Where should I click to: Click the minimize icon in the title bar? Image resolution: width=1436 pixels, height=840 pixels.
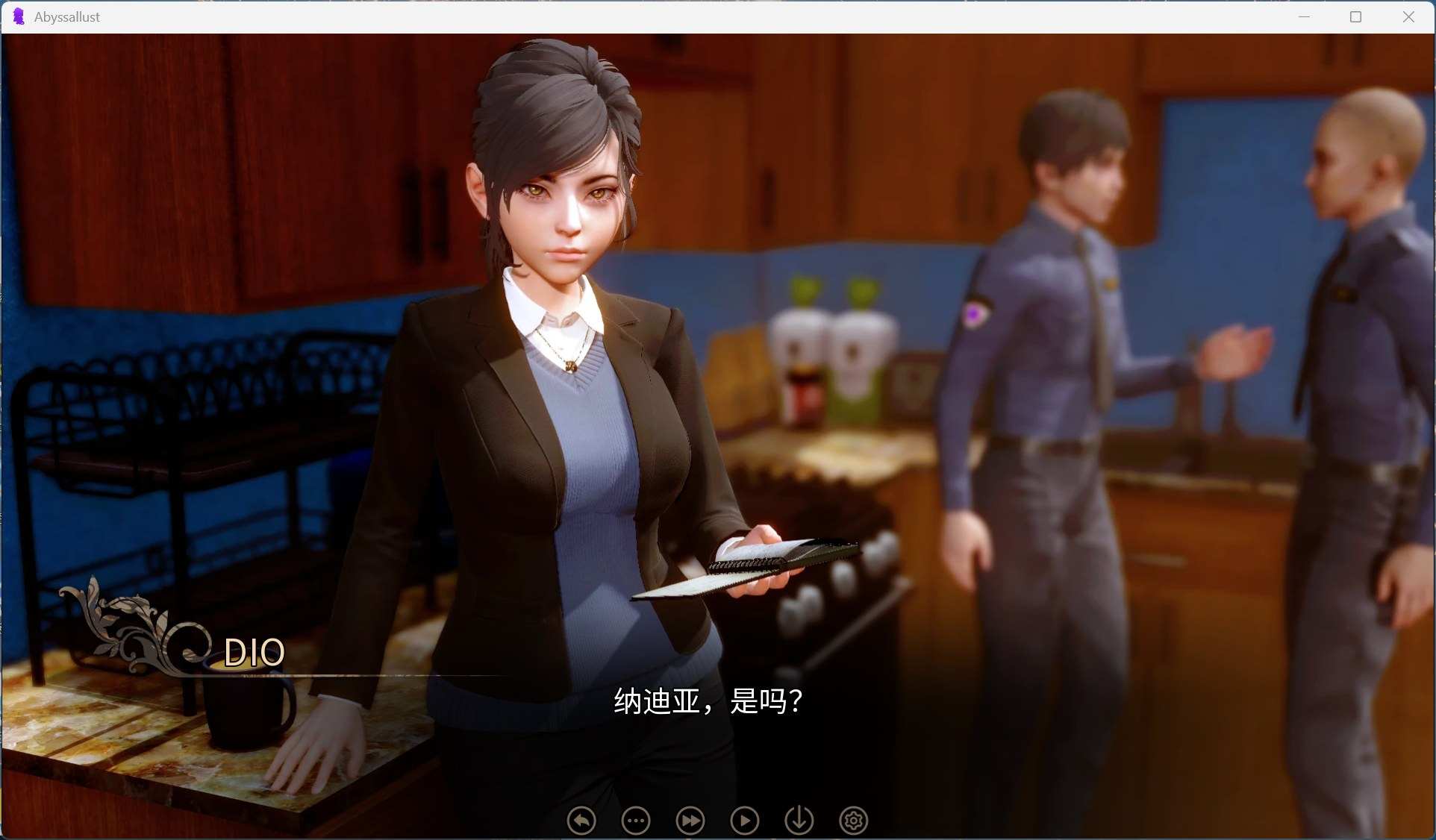[1305, 16]
